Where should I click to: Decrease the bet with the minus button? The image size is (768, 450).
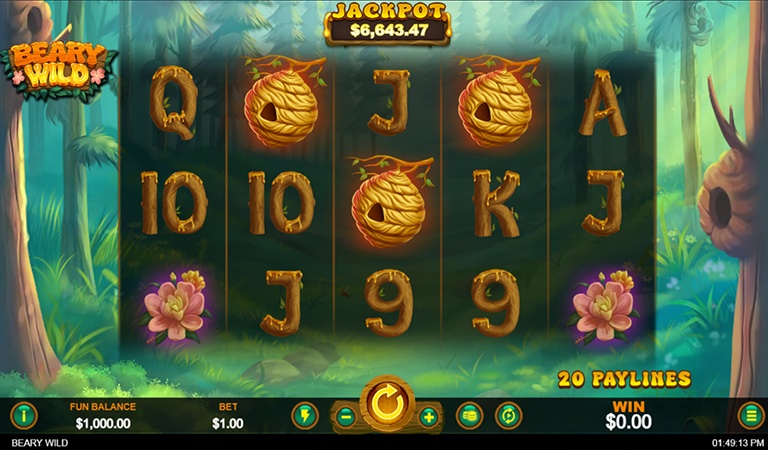[x=346, y=416]
